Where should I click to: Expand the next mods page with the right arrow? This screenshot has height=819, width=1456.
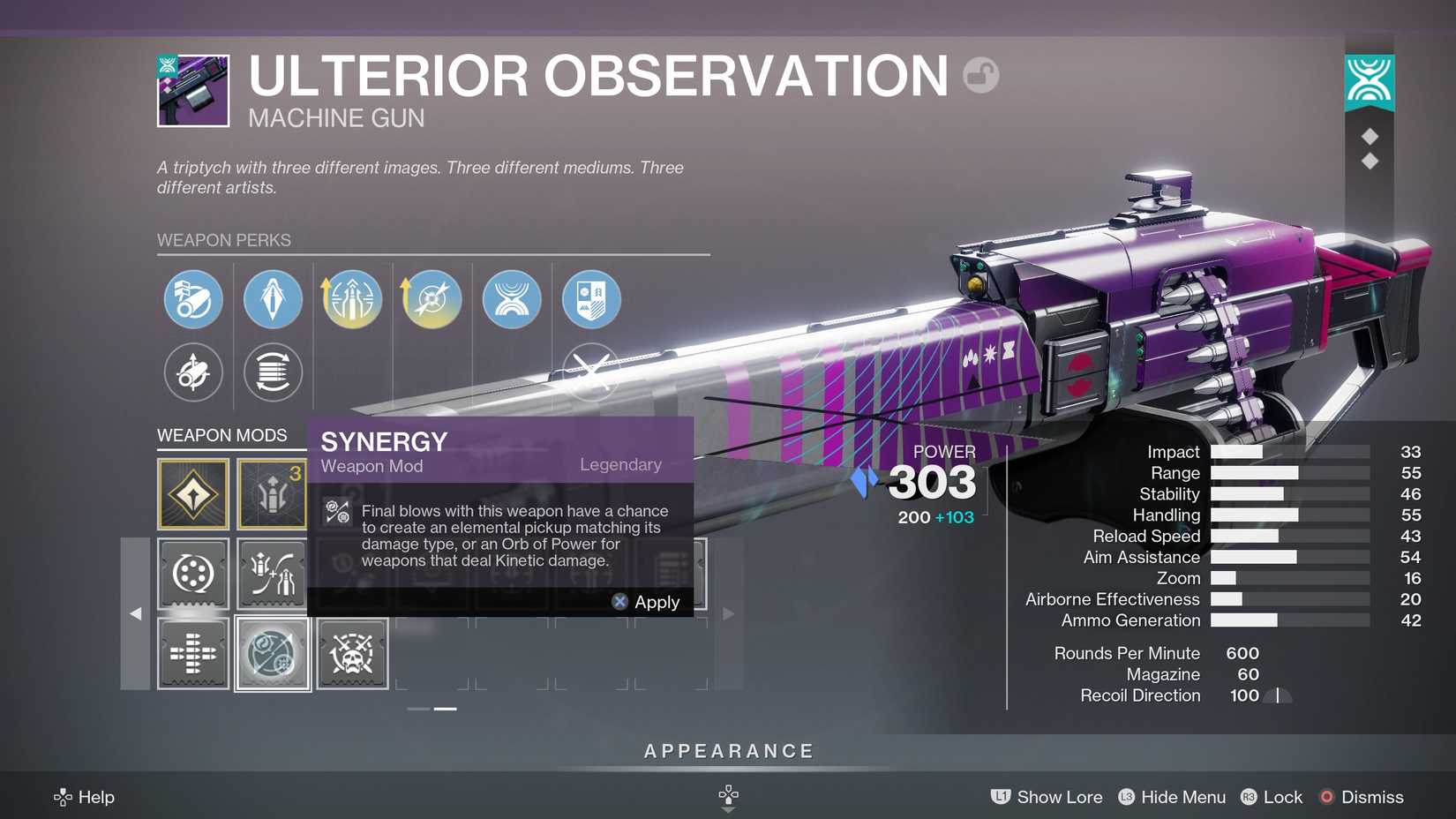[x=728, y=612]
